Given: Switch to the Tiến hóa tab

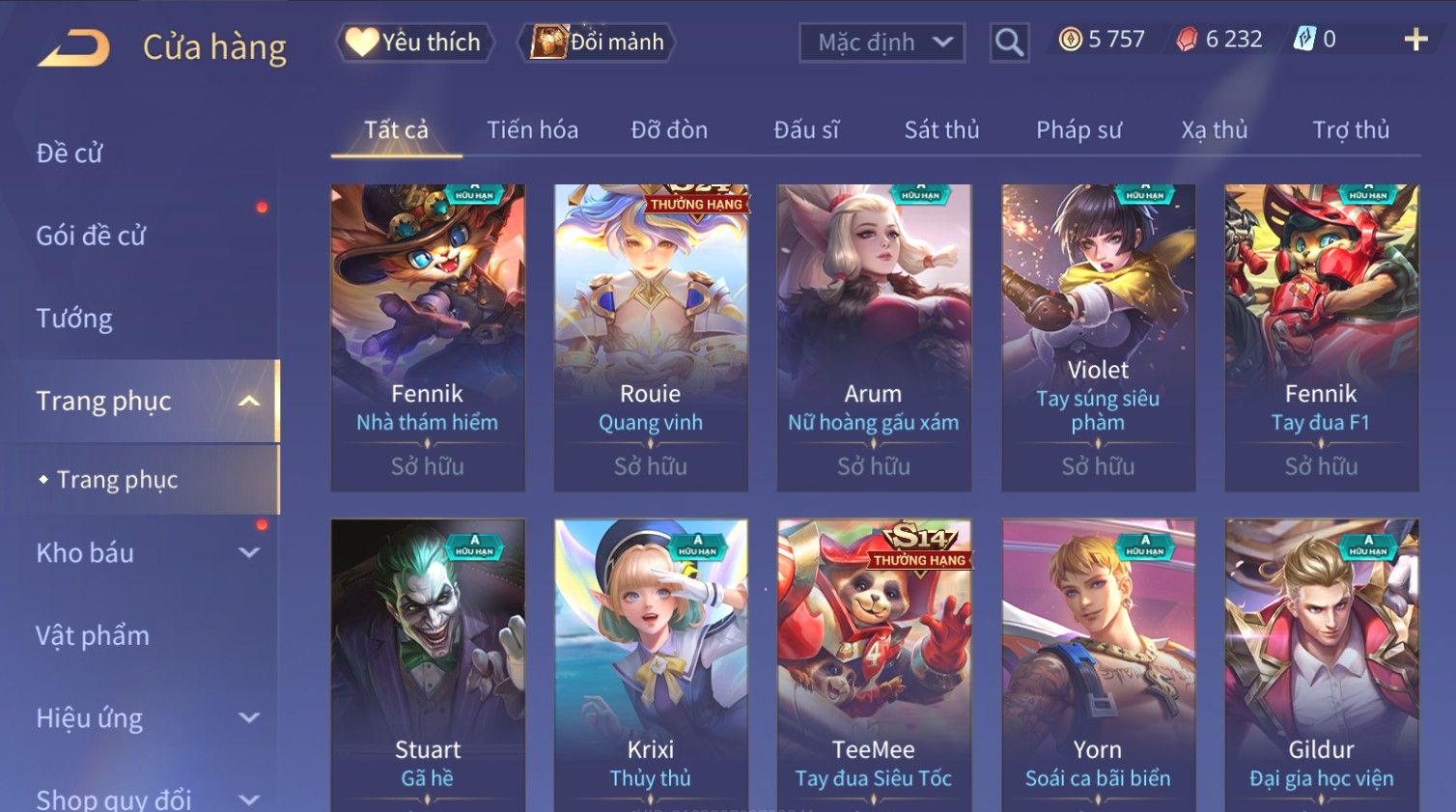Looking at the screenshot, I should [x=532, y=130].
